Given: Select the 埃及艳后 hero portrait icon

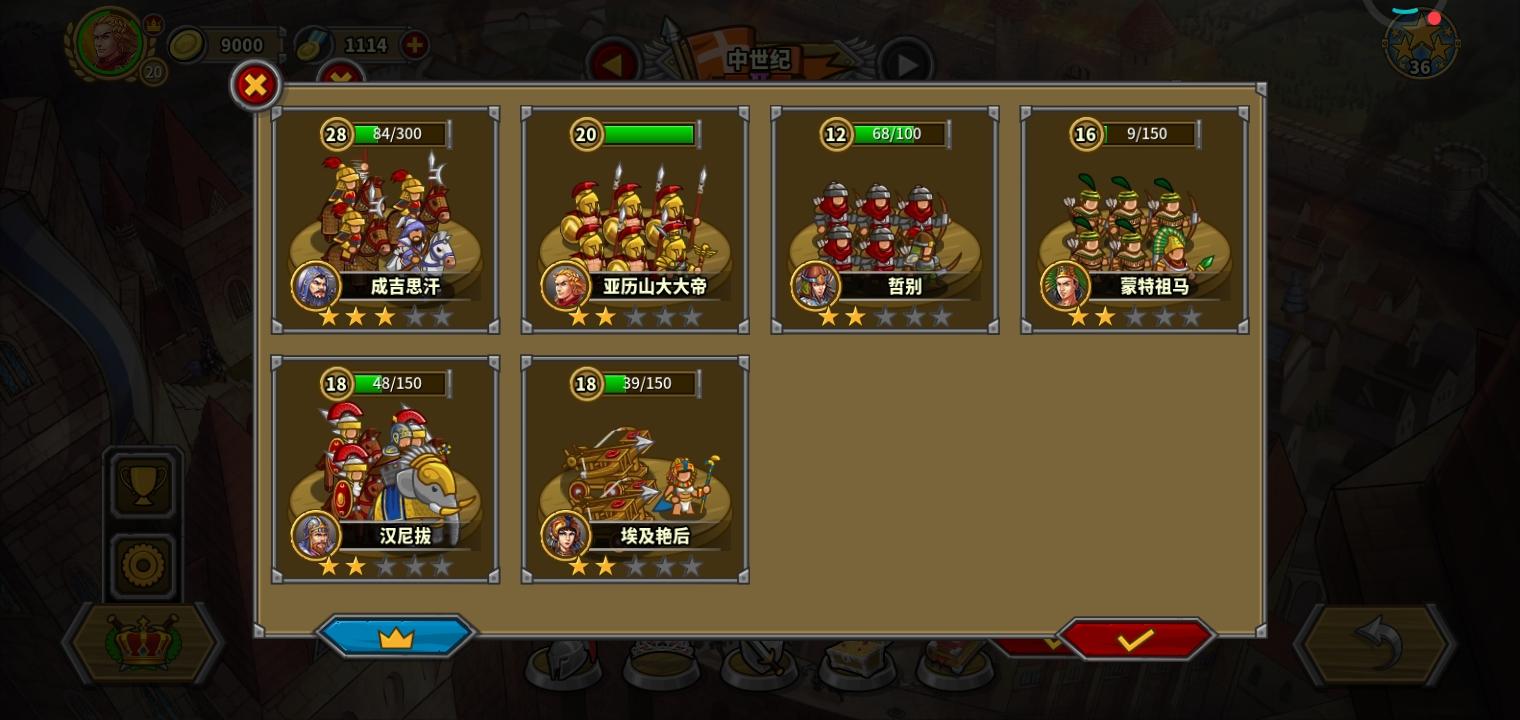Looking at the screenshot, I should 566,536.
